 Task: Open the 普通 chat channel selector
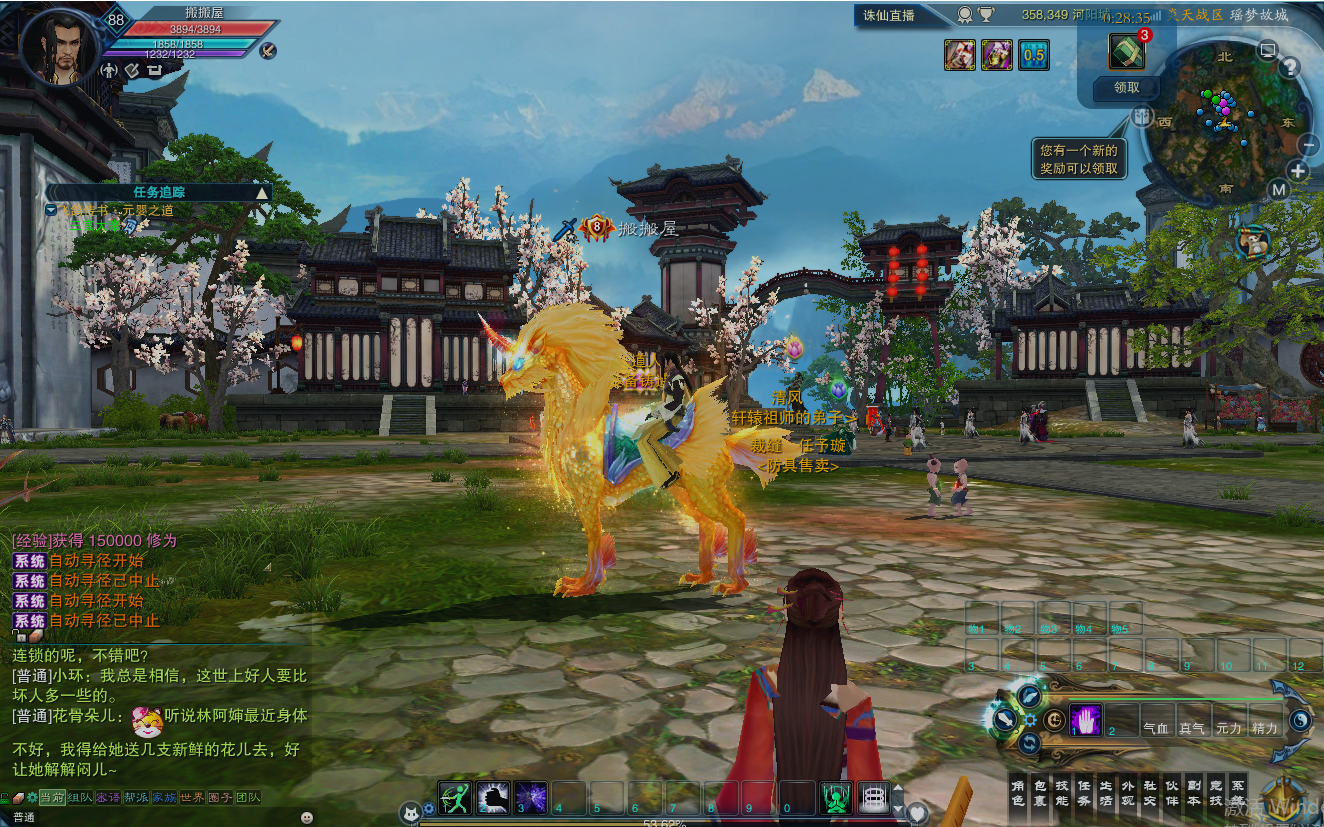24,816
